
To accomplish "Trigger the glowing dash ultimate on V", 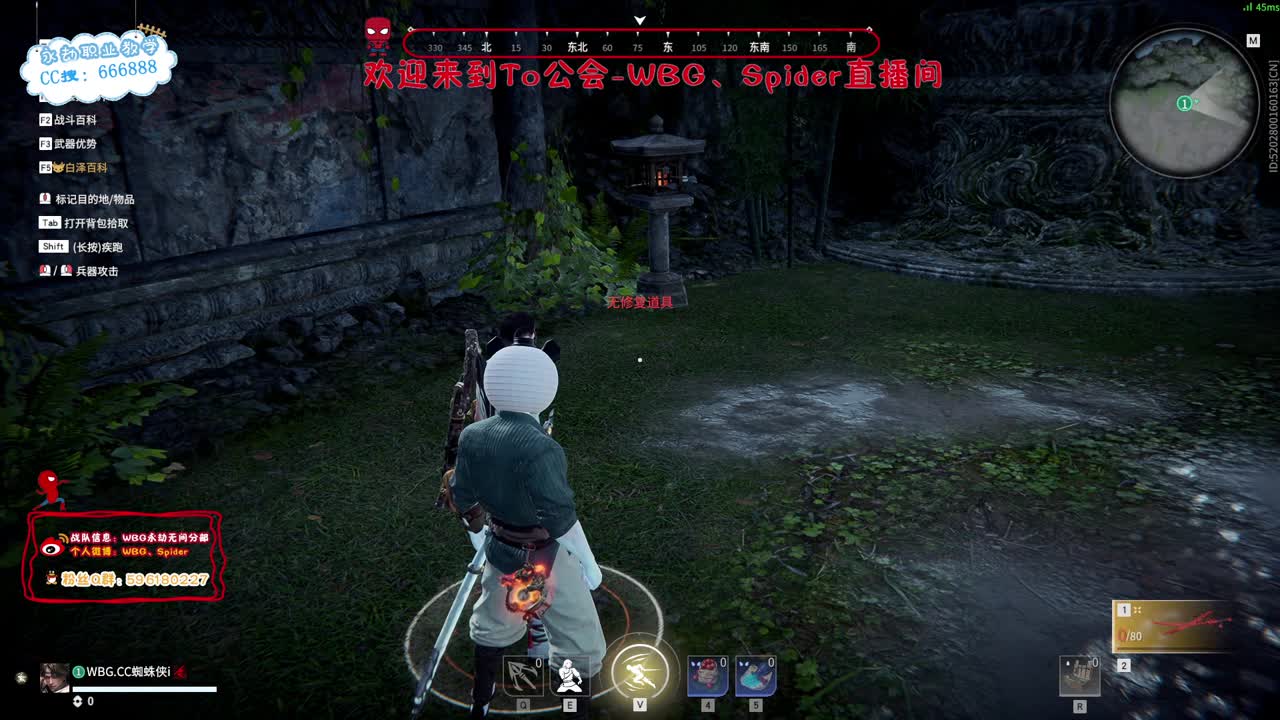I will pyautogui.click(x=640, y=674).
